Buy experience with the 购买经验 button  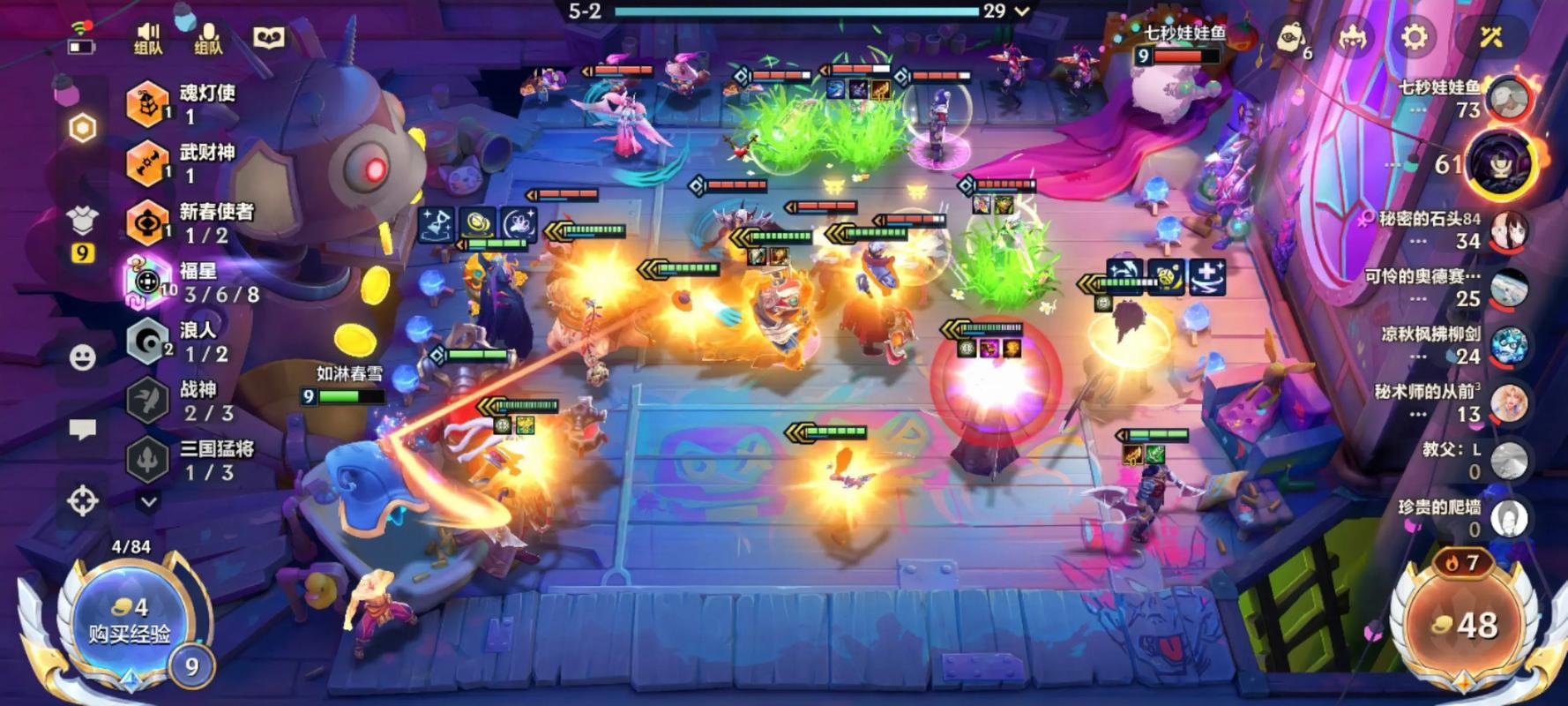pos(129,621)
